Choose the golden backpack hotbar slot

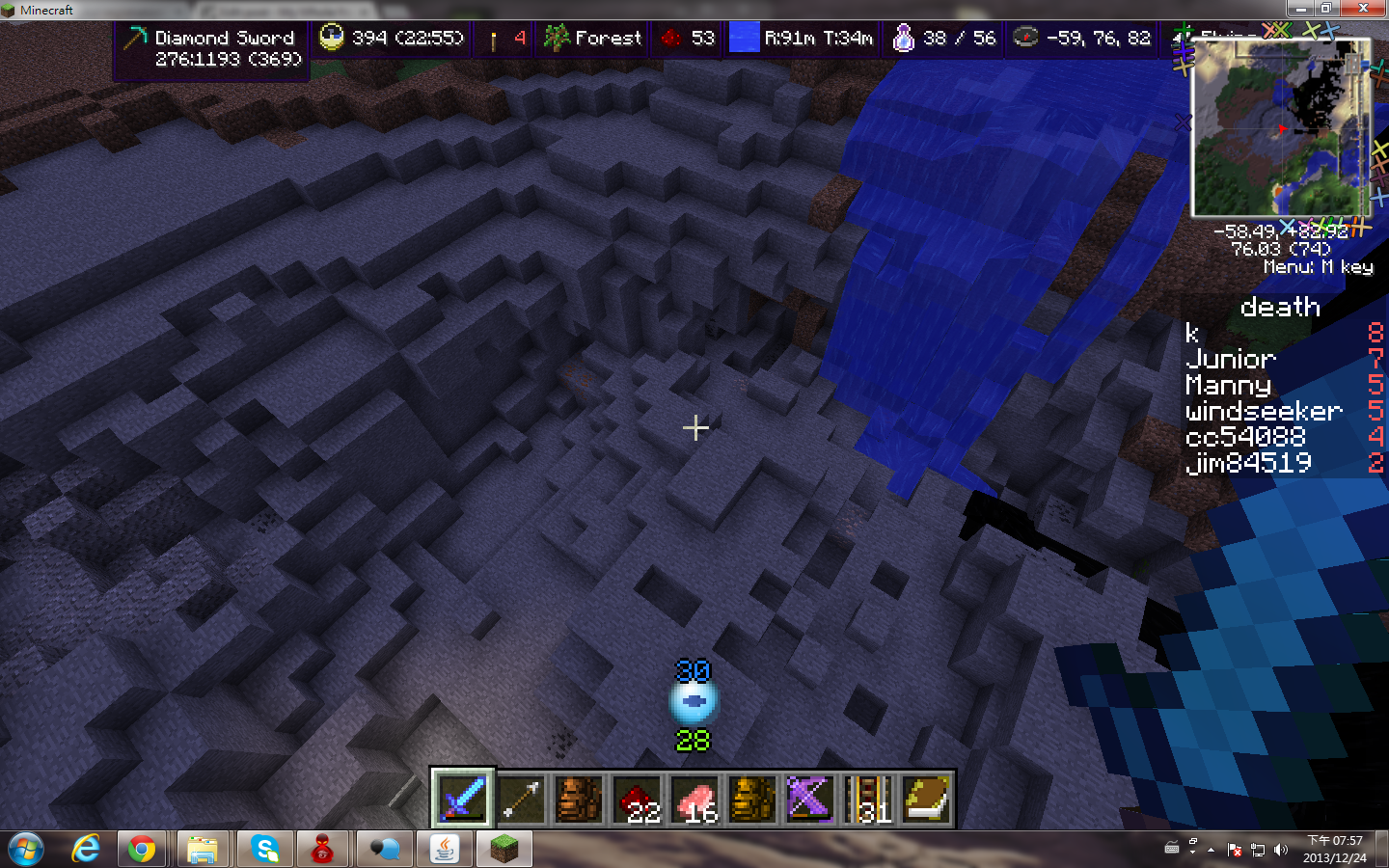[x=752, y=799]
